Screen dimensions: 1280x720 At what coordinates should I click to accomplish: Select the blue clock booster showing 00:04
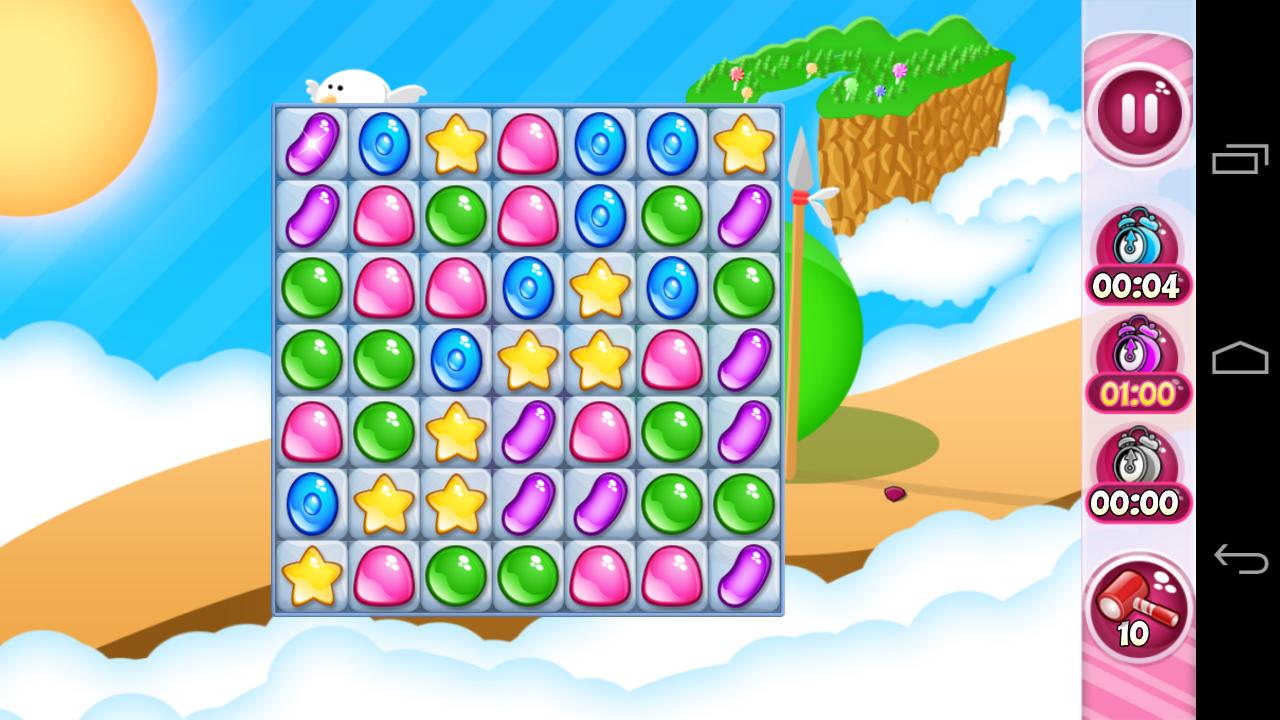pyautogui.click(x=1137, y=250)
